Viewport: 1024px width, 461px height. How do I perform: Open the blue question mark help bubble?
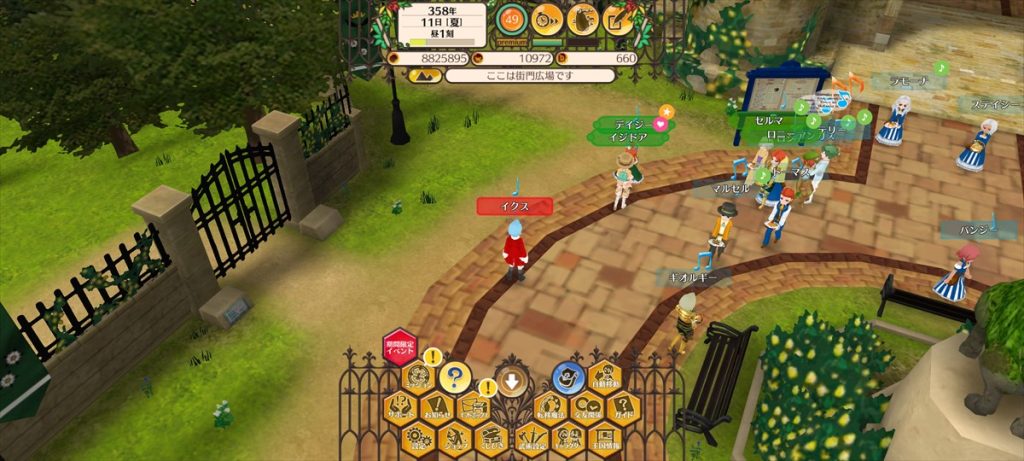point(454,378)
